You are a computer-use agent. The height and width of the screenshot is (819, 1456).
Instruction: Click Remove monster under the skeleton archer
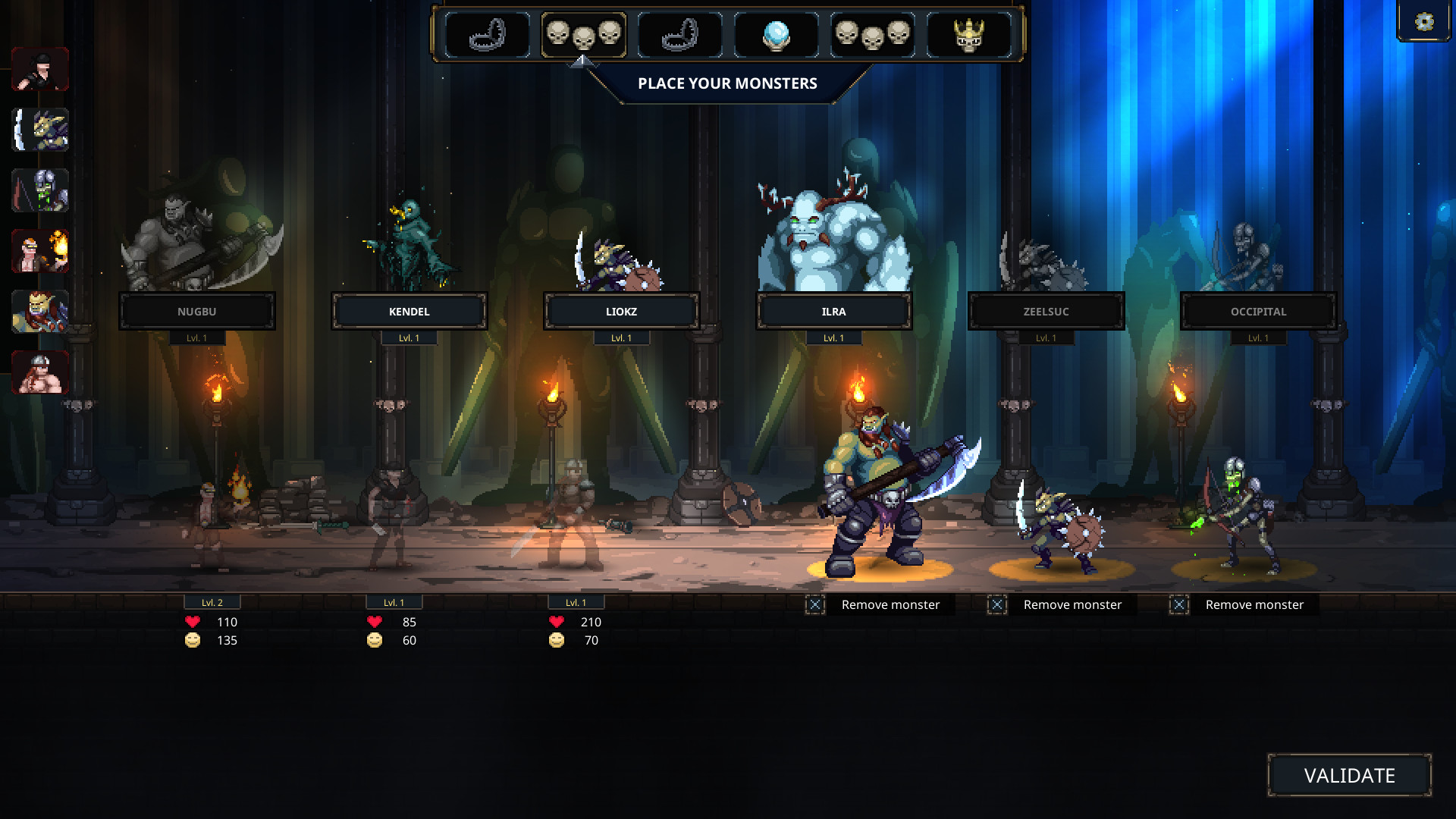(1254, 604)
